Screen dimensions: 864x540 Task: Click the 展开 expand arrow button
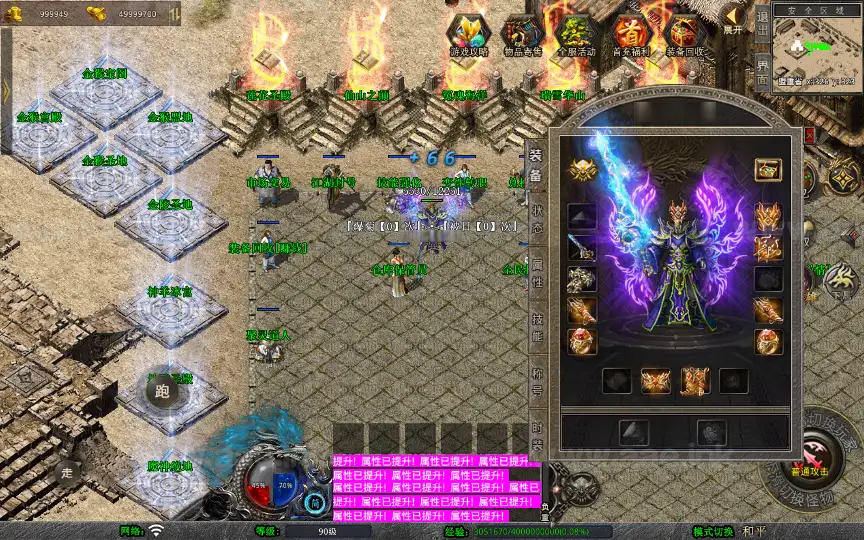coord(734,20)
